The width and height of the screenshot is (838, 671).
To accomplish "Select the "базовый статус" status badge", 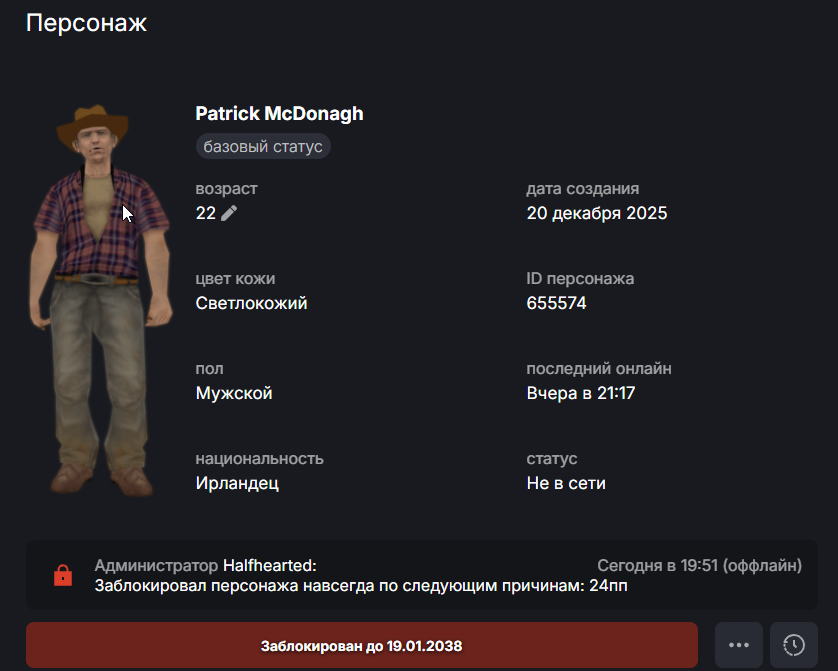I will [263, 147].
